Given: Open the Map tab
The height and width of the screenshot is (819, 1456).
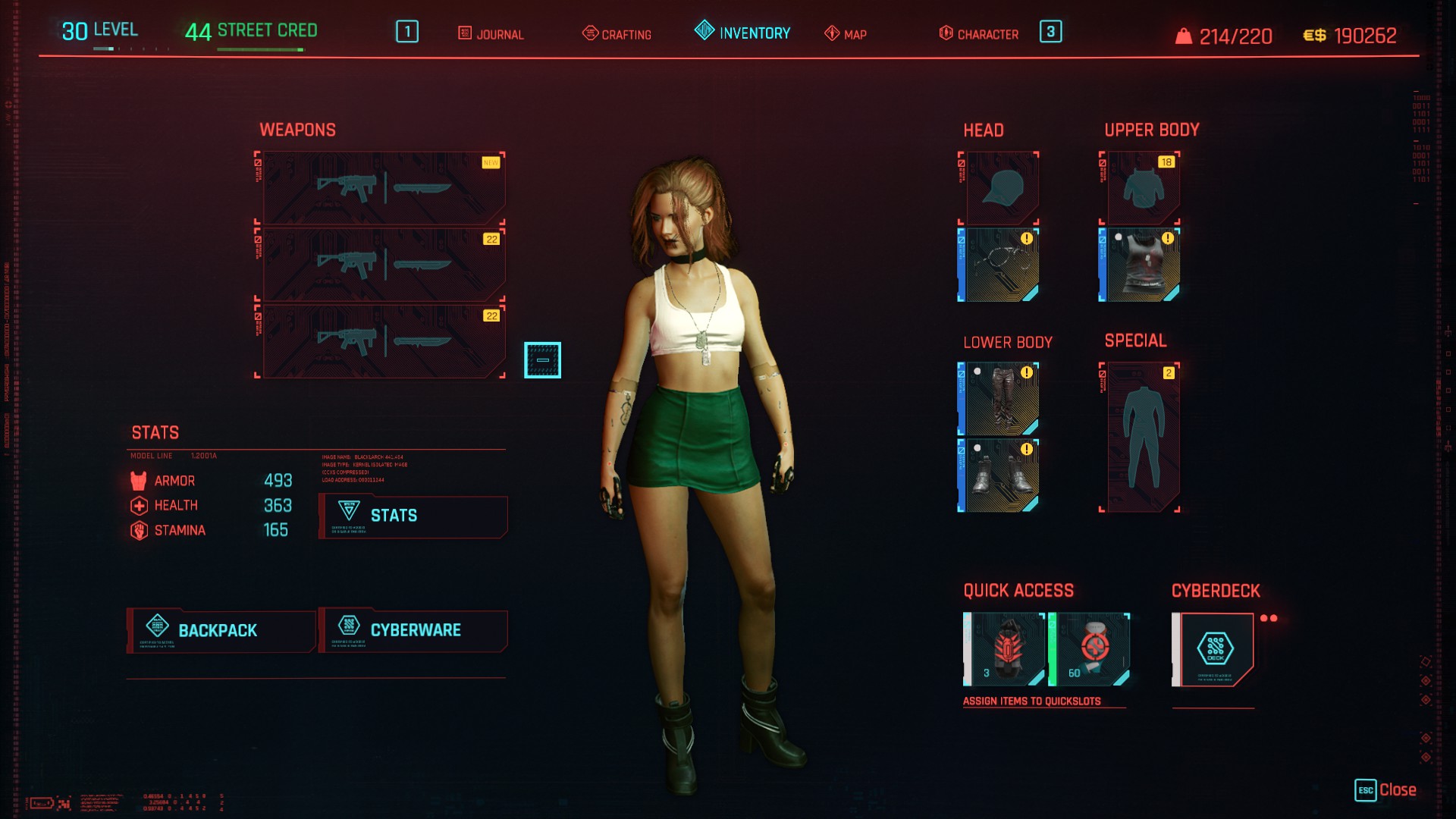Looking at the screenshot, I should click(846, 34).
